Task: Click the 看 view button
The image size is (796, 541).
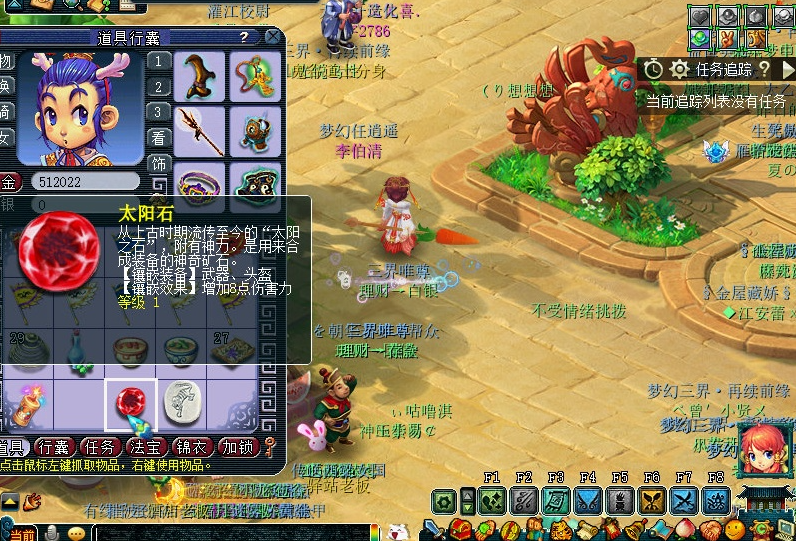Action: point(158,138)
